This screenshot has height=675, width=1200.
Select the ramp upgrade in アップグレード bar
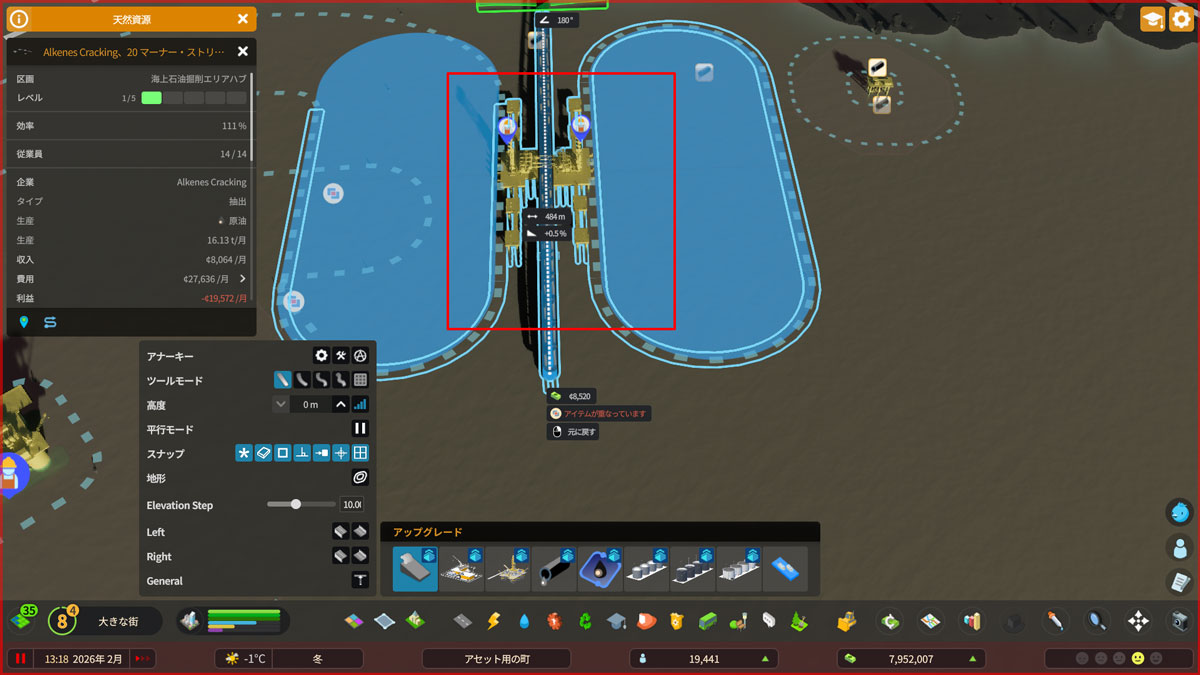tap(414, 569)
